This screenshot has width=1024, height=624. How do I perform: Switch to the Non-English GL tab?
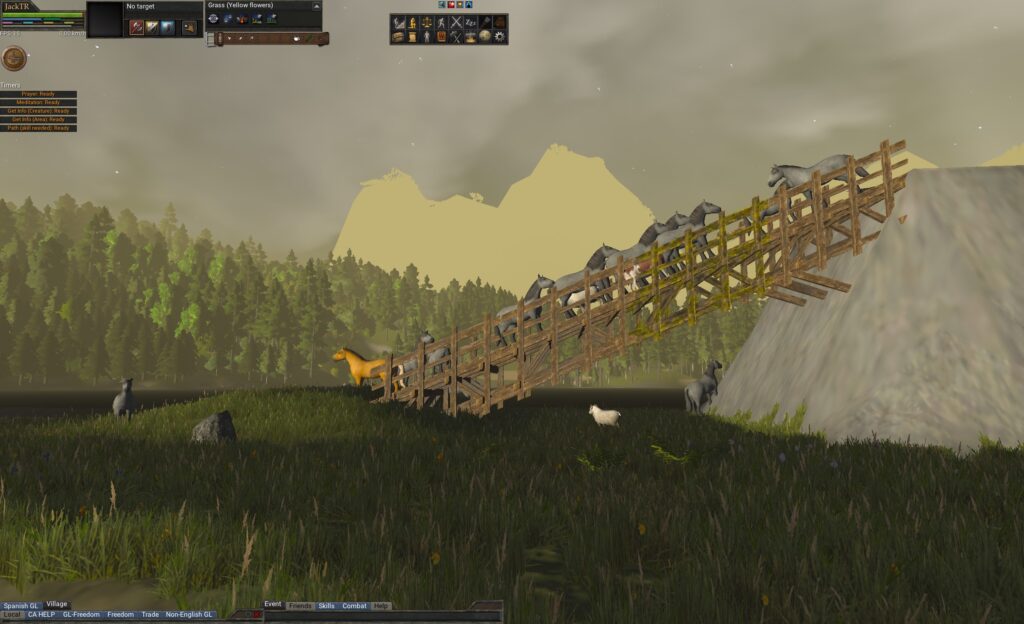pos(189,615)
